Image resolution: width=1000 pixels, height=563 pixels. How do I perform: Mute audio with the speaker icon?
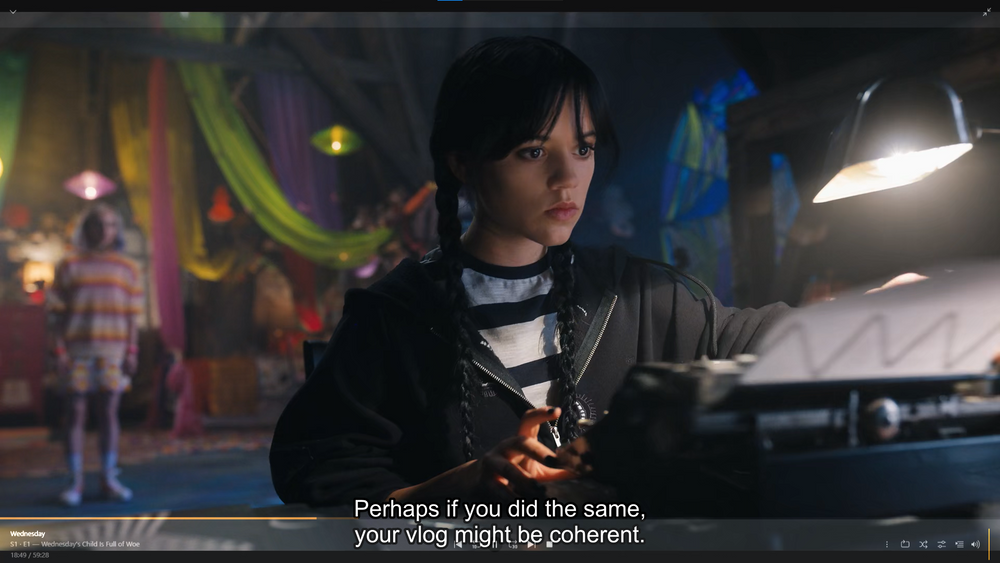tap(975, 544)
